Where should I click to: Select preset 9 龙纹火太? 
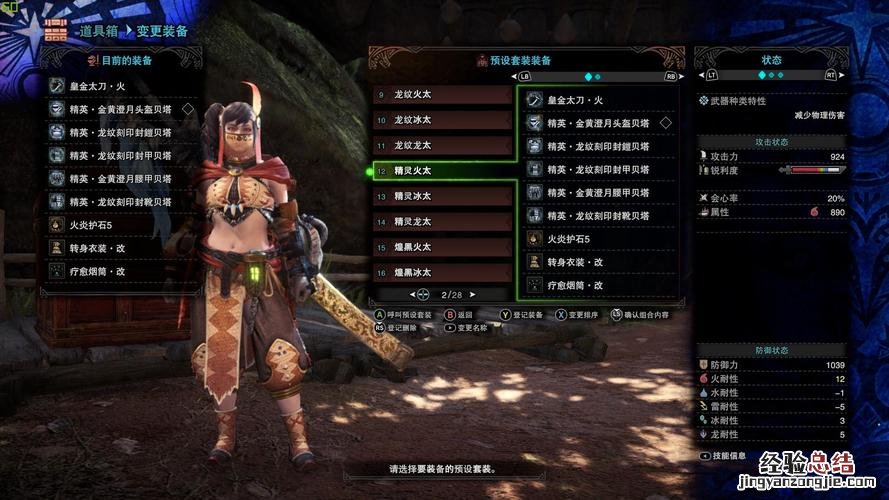coord(442,95)
